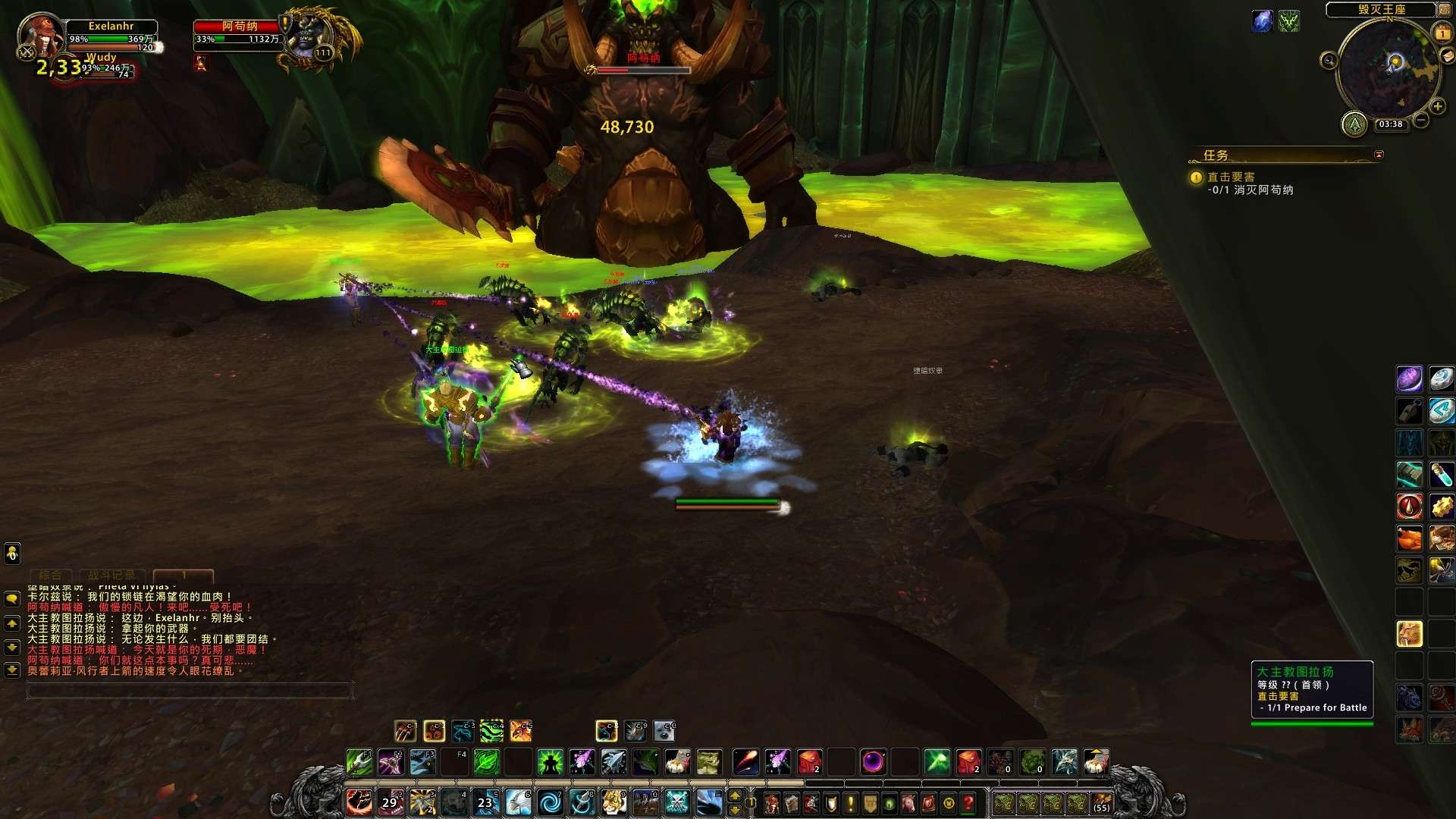The width and height of the screenshot is (1456, 819).
Task: Switch to the 战斗记录 combat log tab
Action: [112, 576]
